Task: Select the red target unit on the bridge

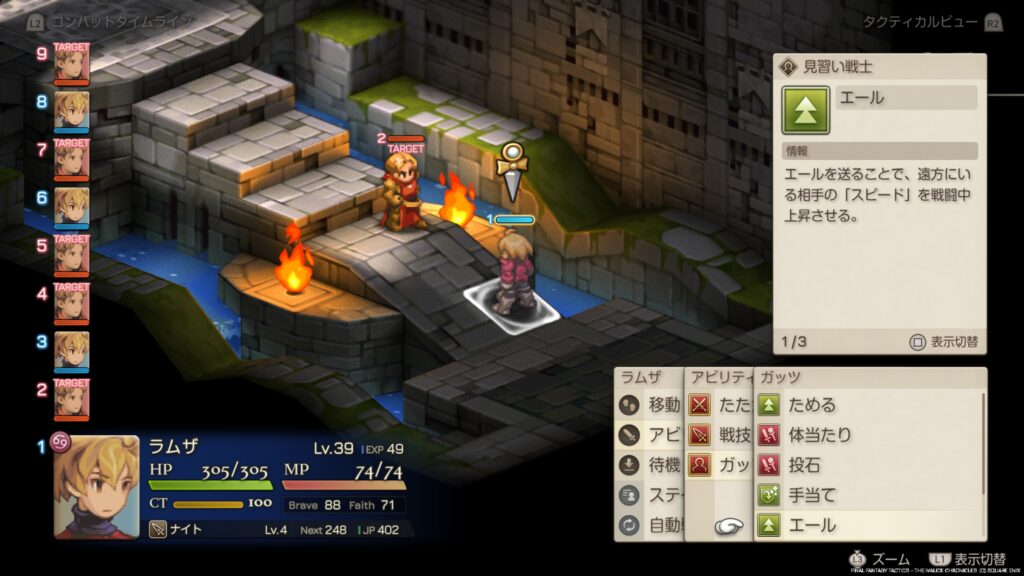Action: point(405,190)
